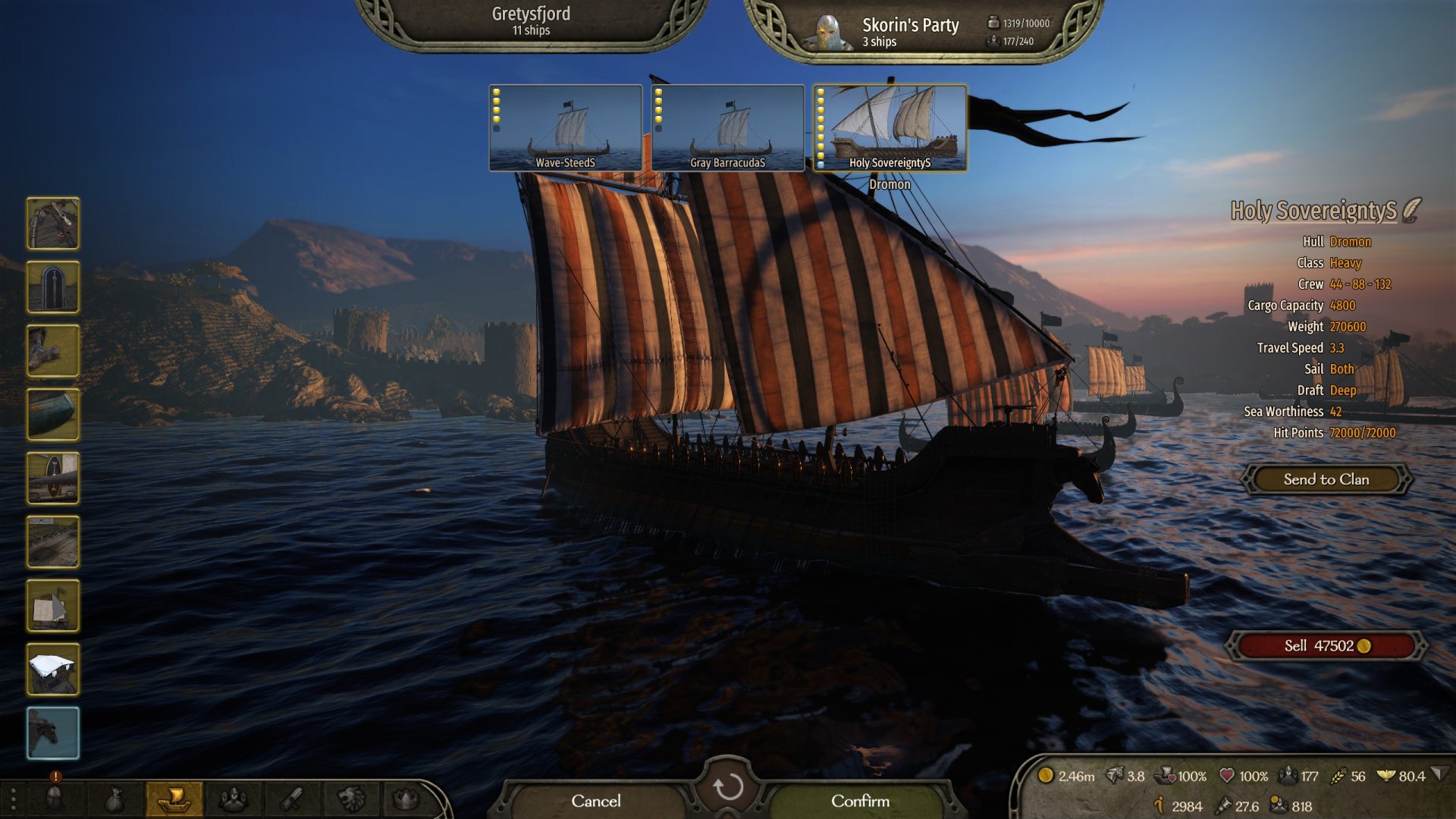
Task: Open the sail upgrade slot
Action: point(53,606)
